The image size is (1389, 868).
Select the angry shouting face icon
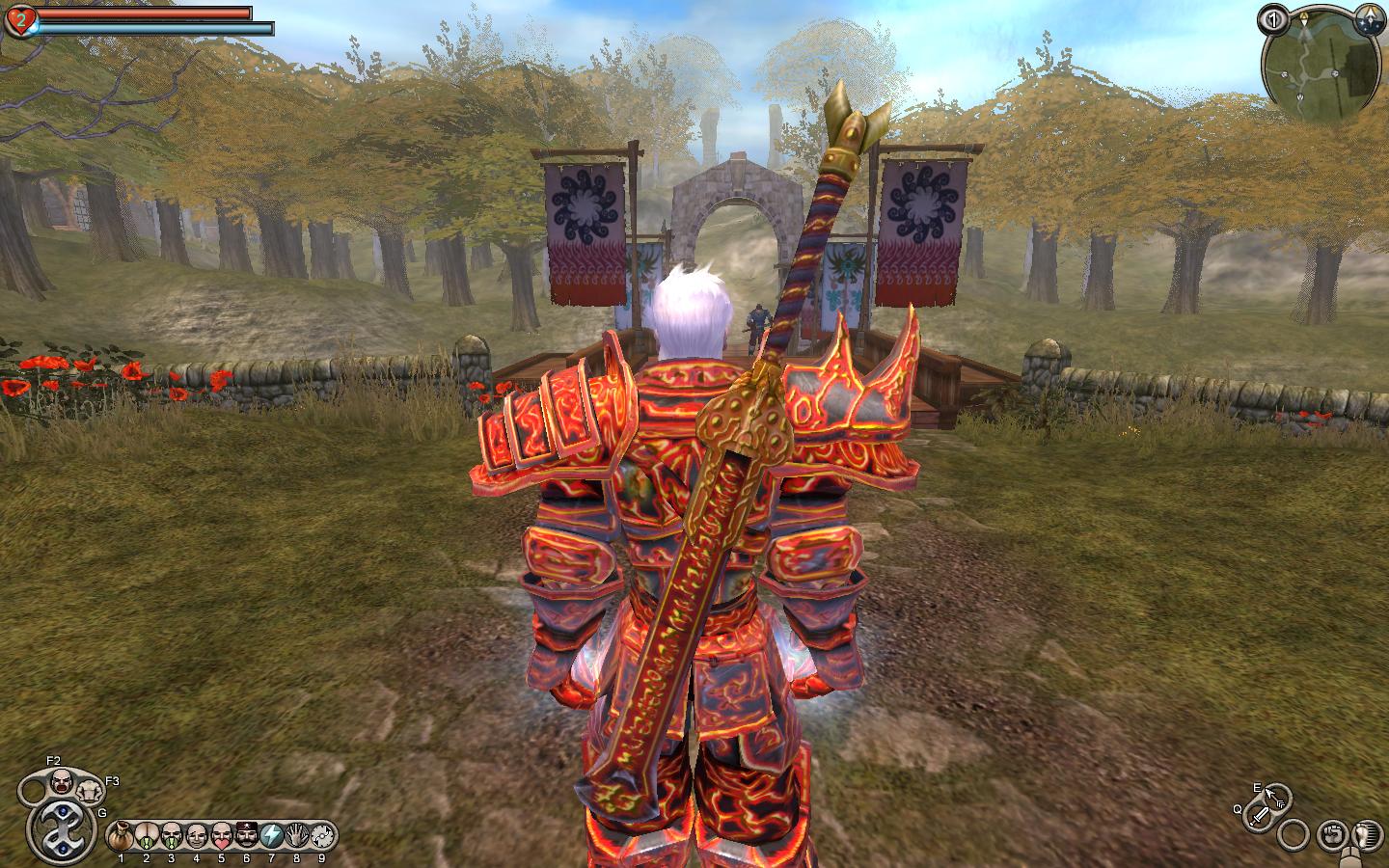[60, 779]
